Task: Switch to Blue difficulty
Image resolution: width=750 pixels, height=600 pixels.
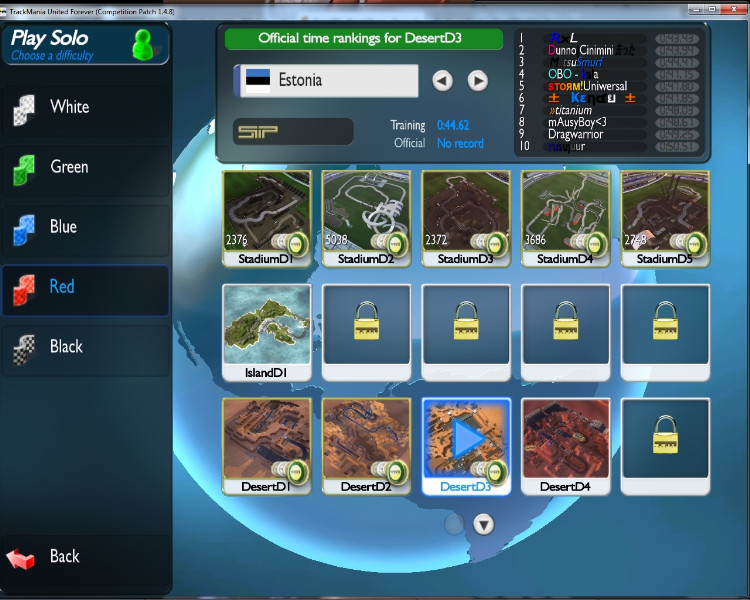Action: [x=85, y=227]
